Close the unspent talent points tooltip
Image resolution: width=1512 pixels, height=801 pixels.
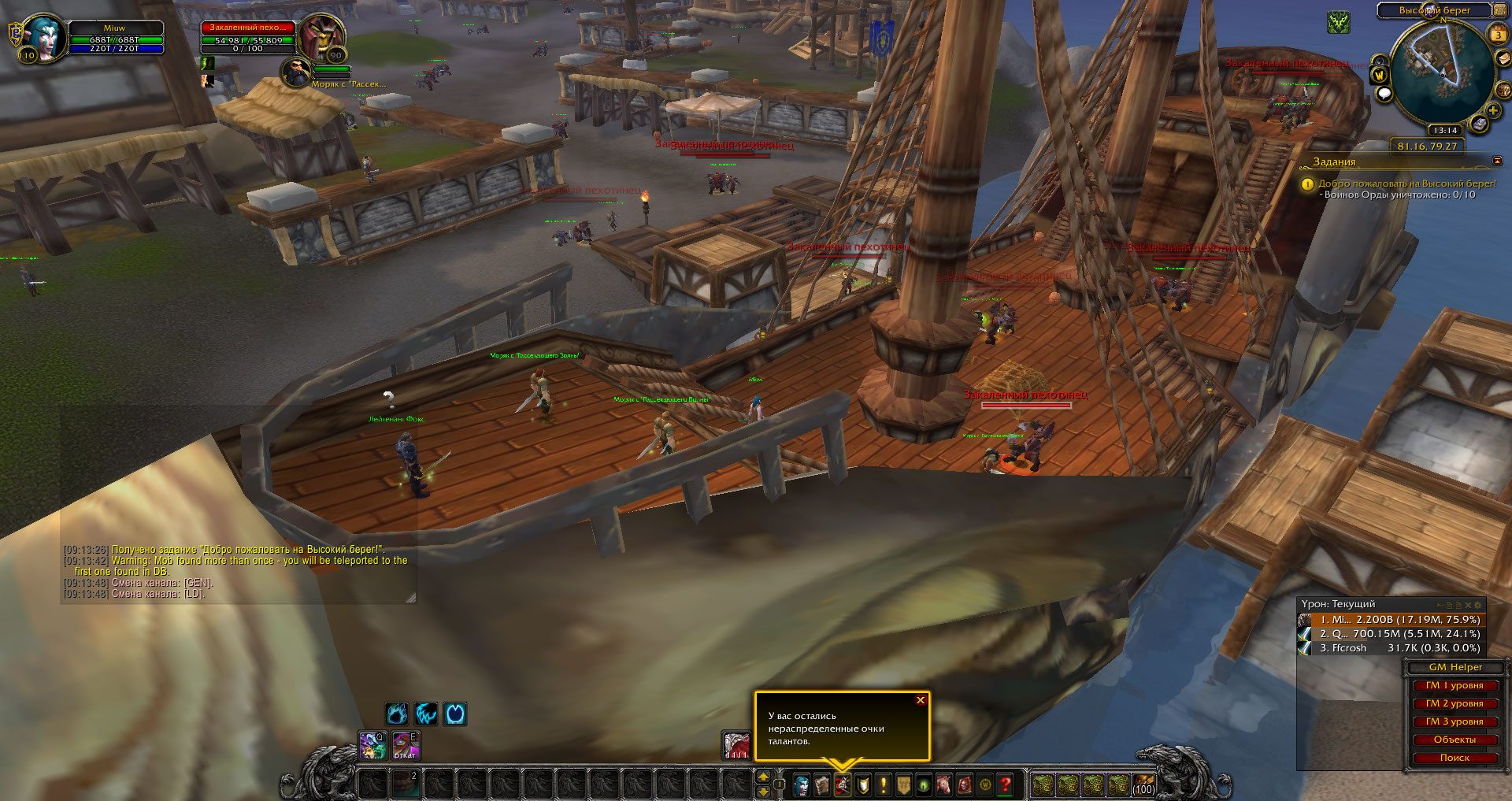pyautogui.click(x=920, y=700)
